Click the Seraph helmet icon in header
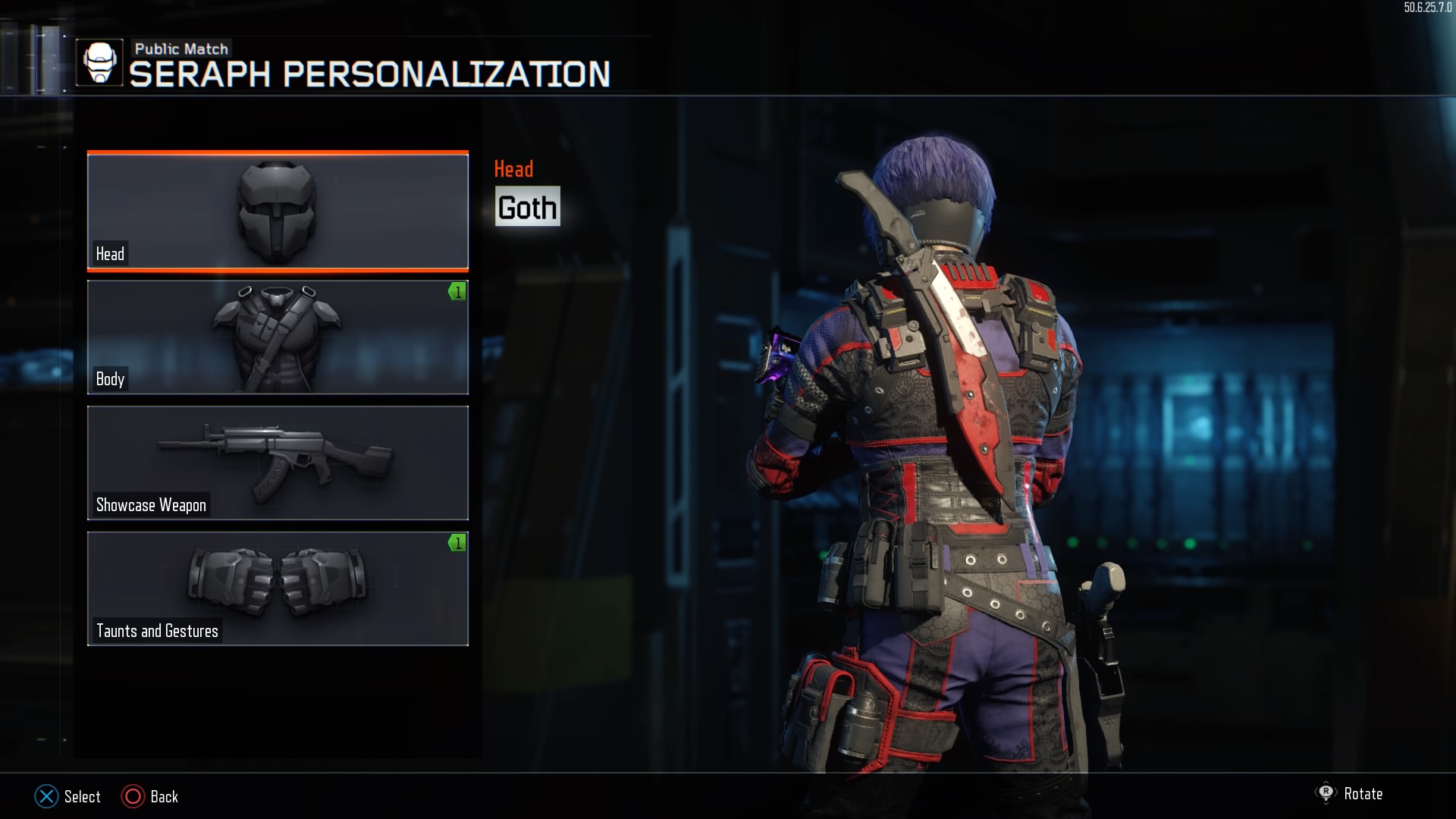 coord(99,63)
